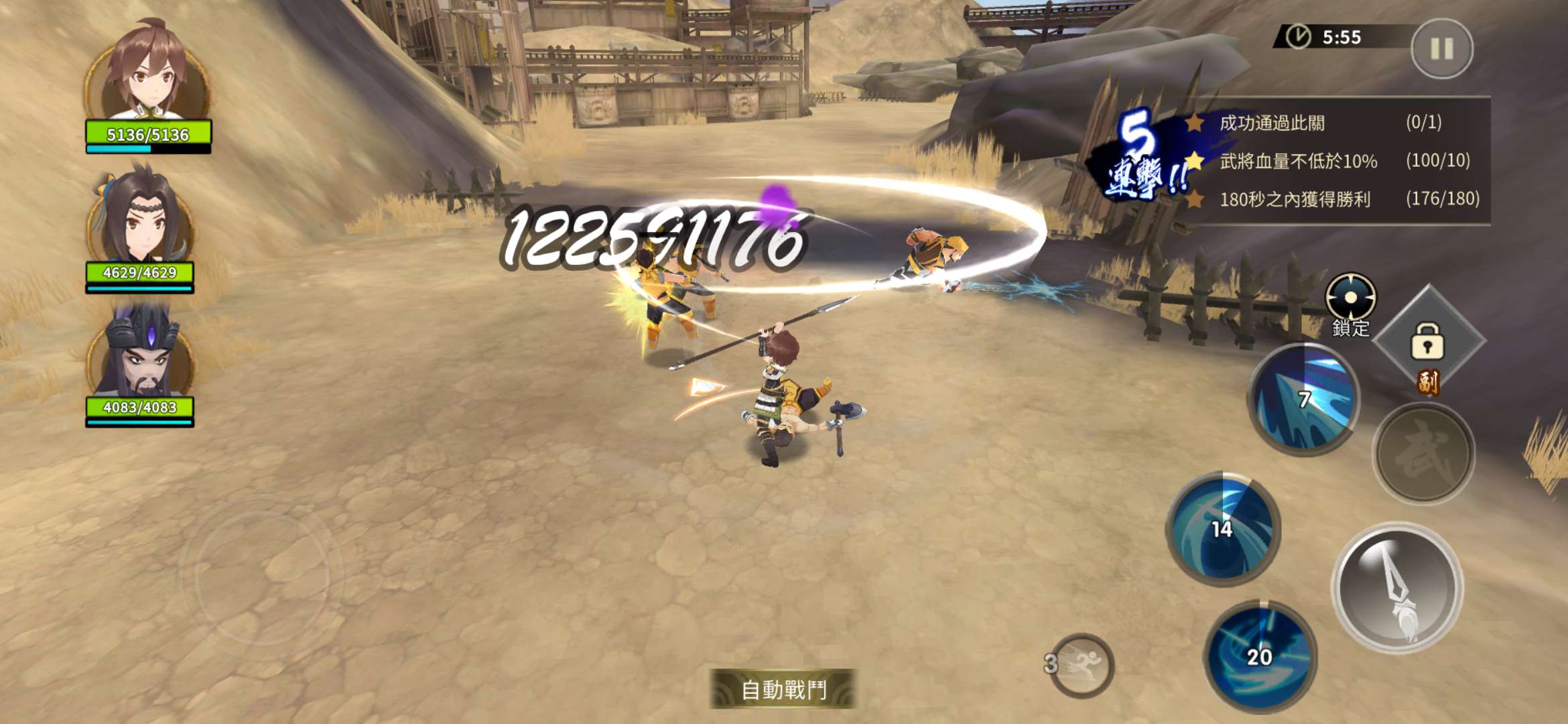Activate the dash sprint button
The width and height of the screenshot is (1568, 724).
(x=1080, y=665)
